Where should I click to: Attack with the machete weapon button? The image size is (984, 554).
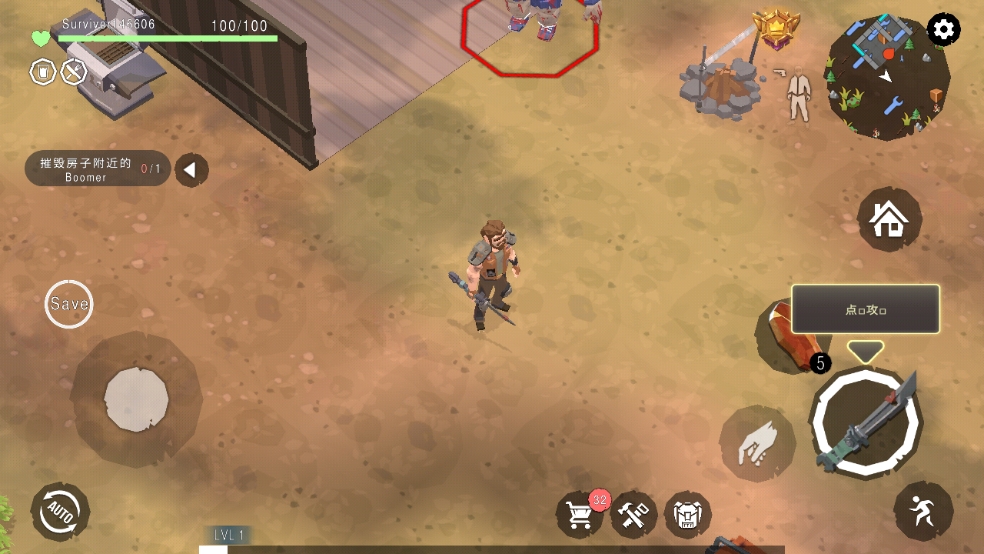[865, 423]
